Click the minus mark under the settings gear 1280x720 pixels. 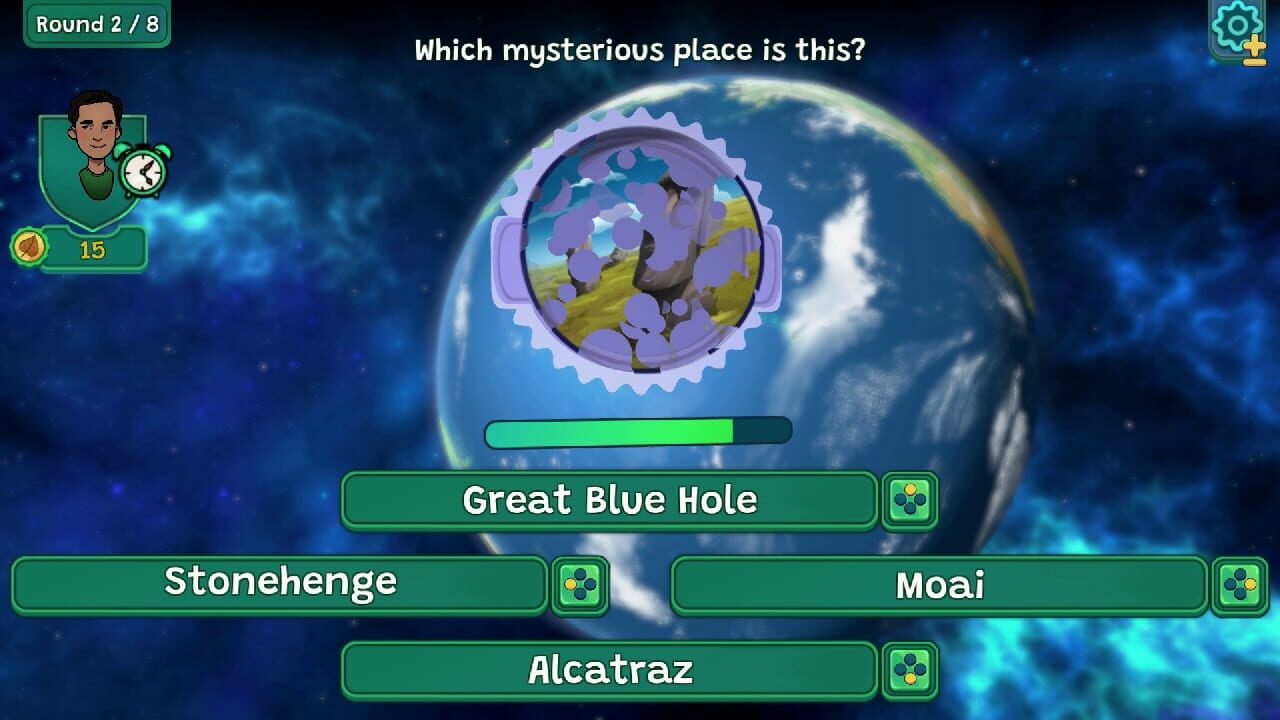point(1254,61)
